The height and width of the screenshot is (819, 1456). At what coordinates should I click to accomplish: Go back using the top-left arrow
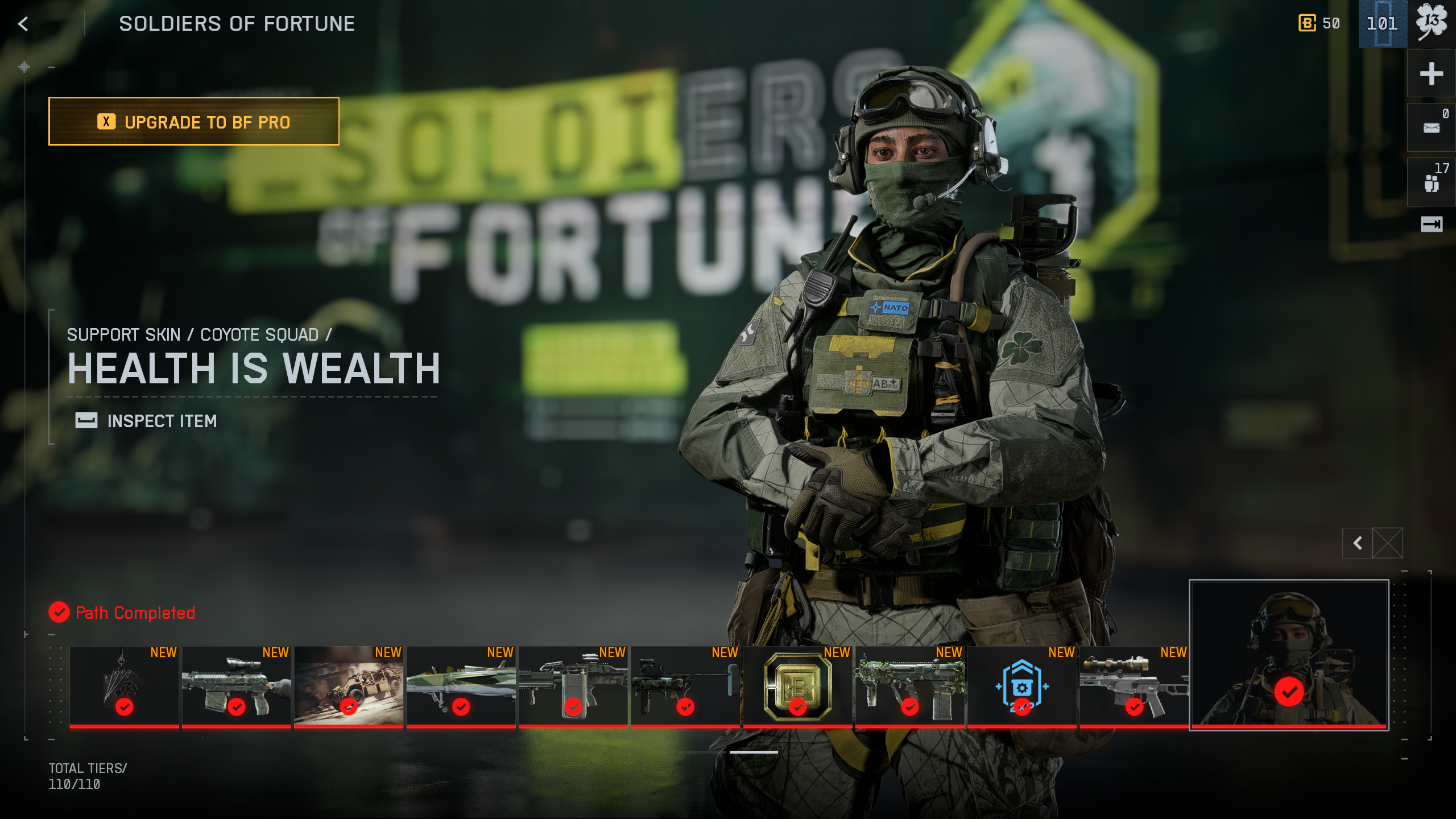pyautogui.click(x=23, y=24)
